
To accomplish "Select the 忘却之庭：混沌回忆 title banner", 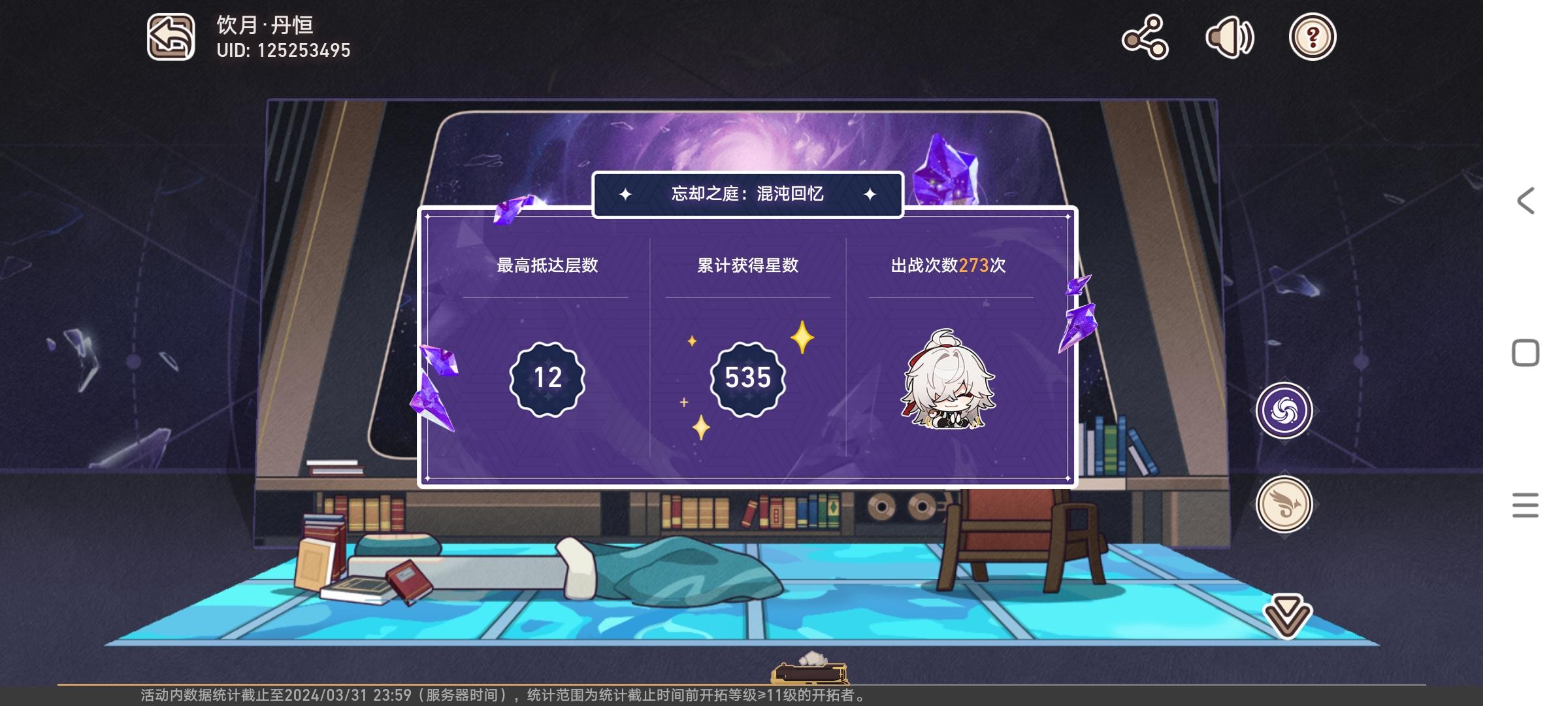I will (x=747, y=193).
